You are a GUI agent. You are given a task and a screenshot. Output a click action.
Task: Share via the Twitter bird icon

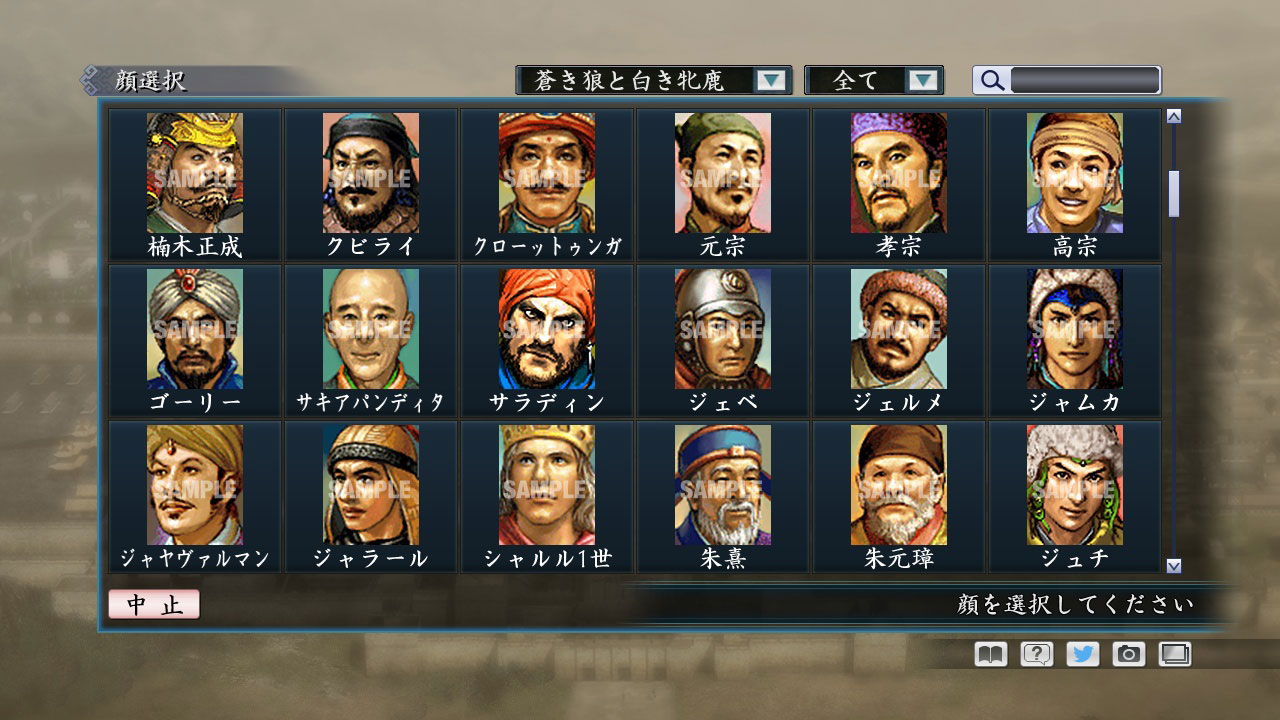(1083, 653)
